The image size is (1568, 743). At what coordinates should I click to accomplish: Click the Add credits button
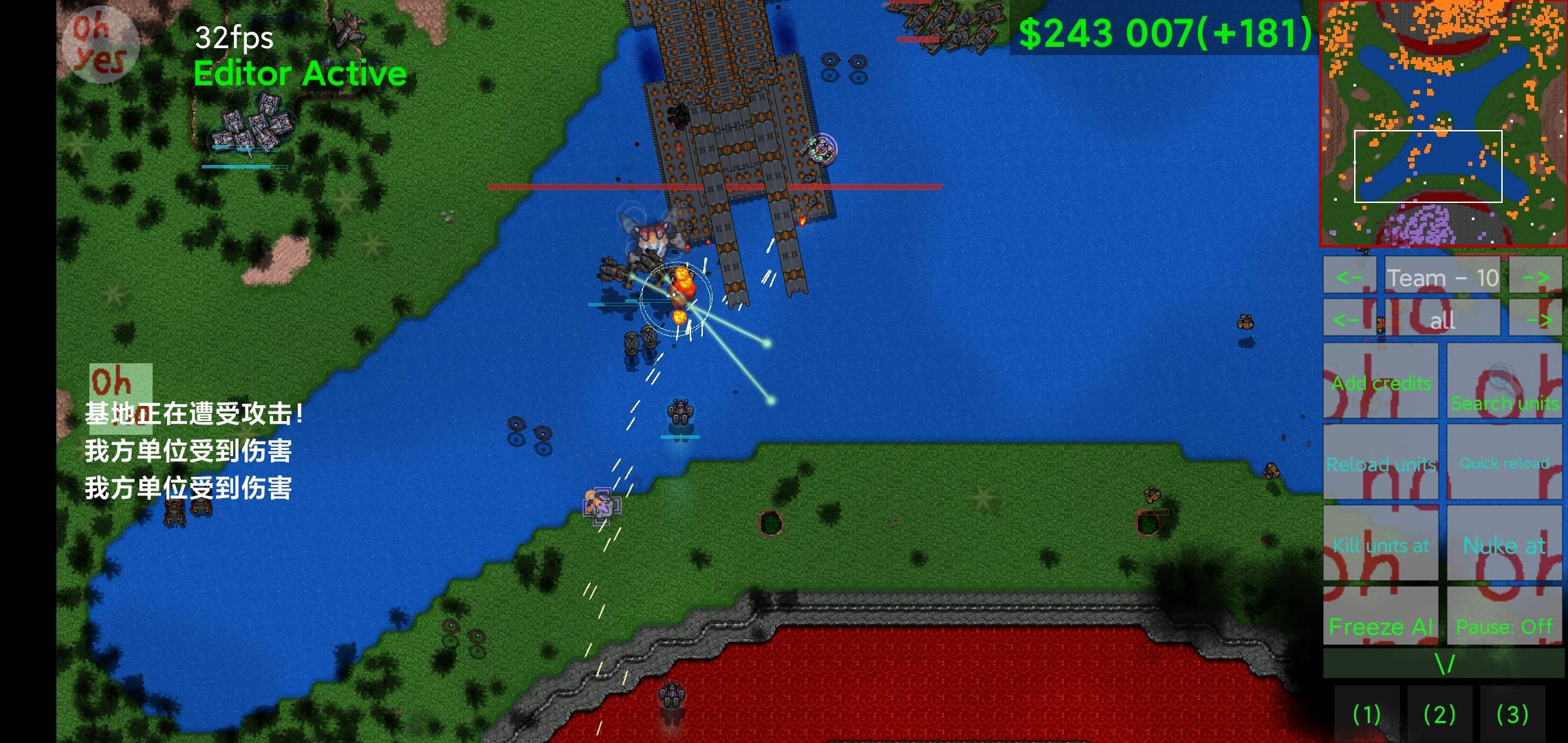1381,383
